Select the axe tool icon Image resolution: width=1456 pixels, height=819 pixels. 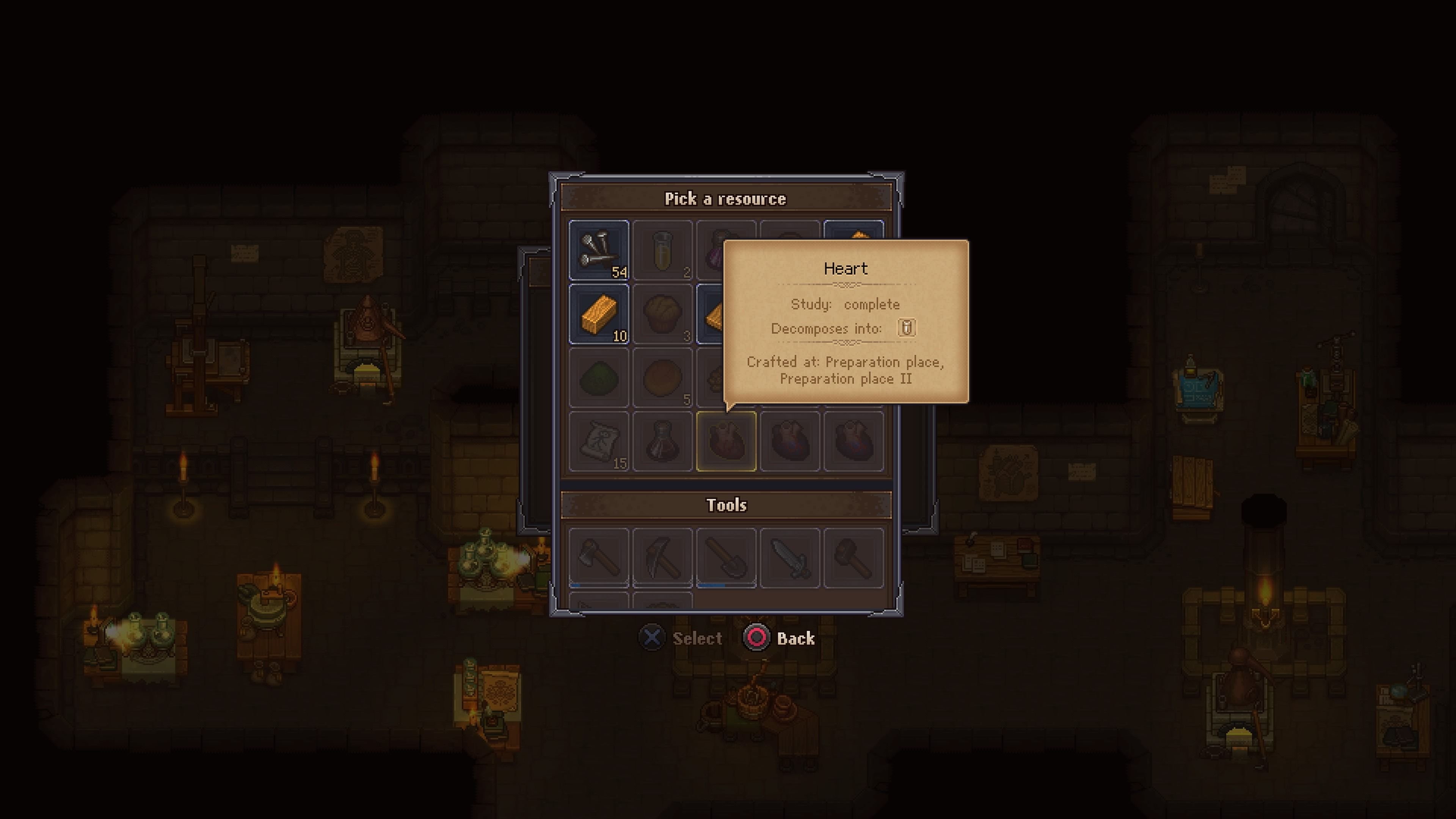point(599,558)
